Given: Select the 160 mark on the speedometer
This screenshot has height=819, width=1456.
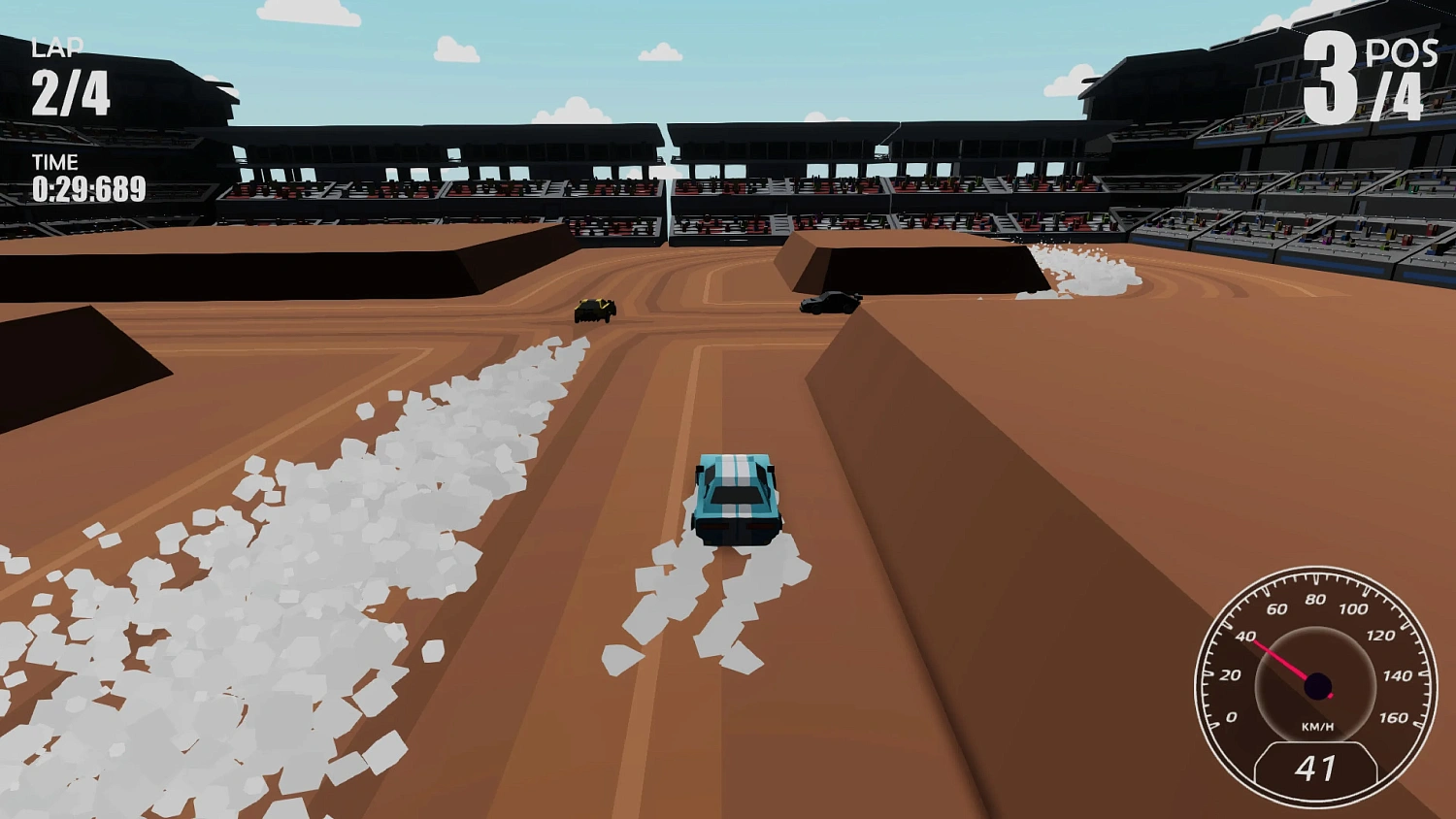Looking at the screenshot, I should pos(1396,719).
